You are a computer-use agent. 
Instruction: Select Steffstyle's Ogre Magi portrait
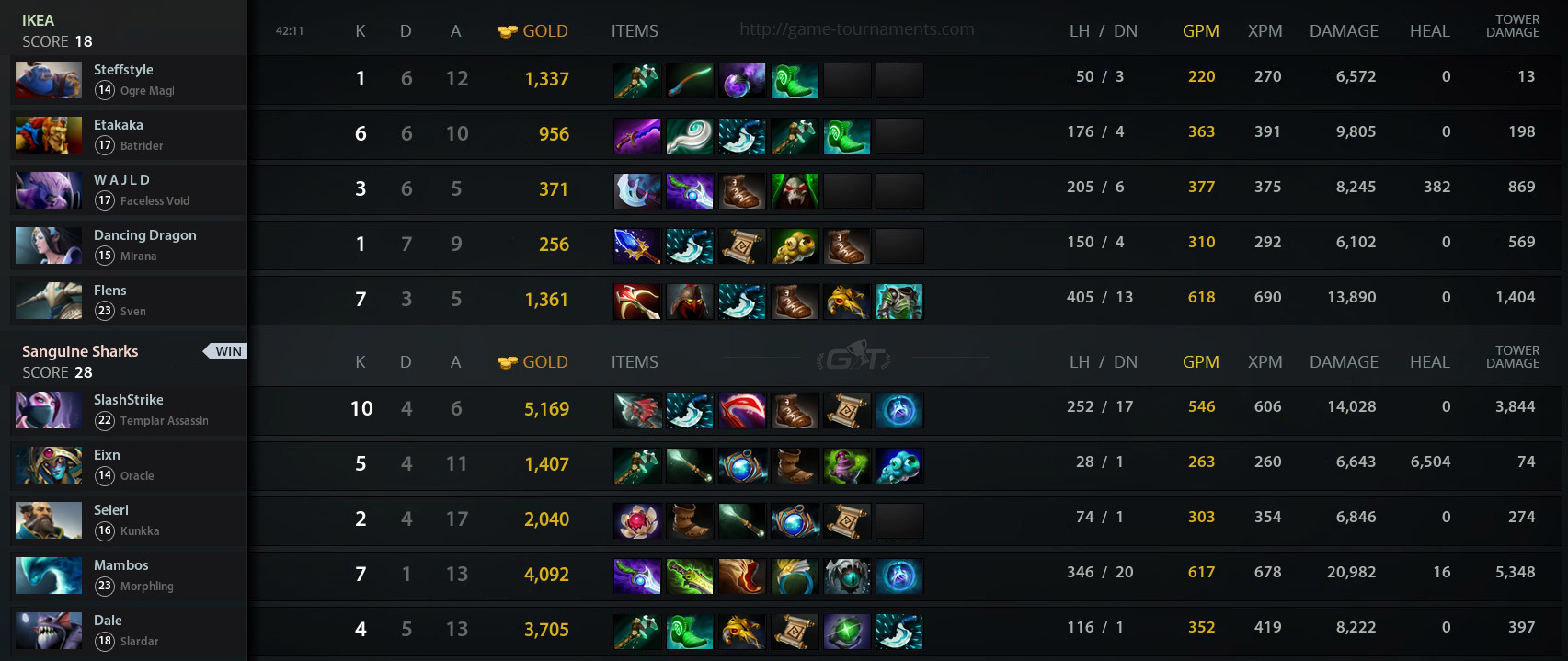(x=48, y=80)
